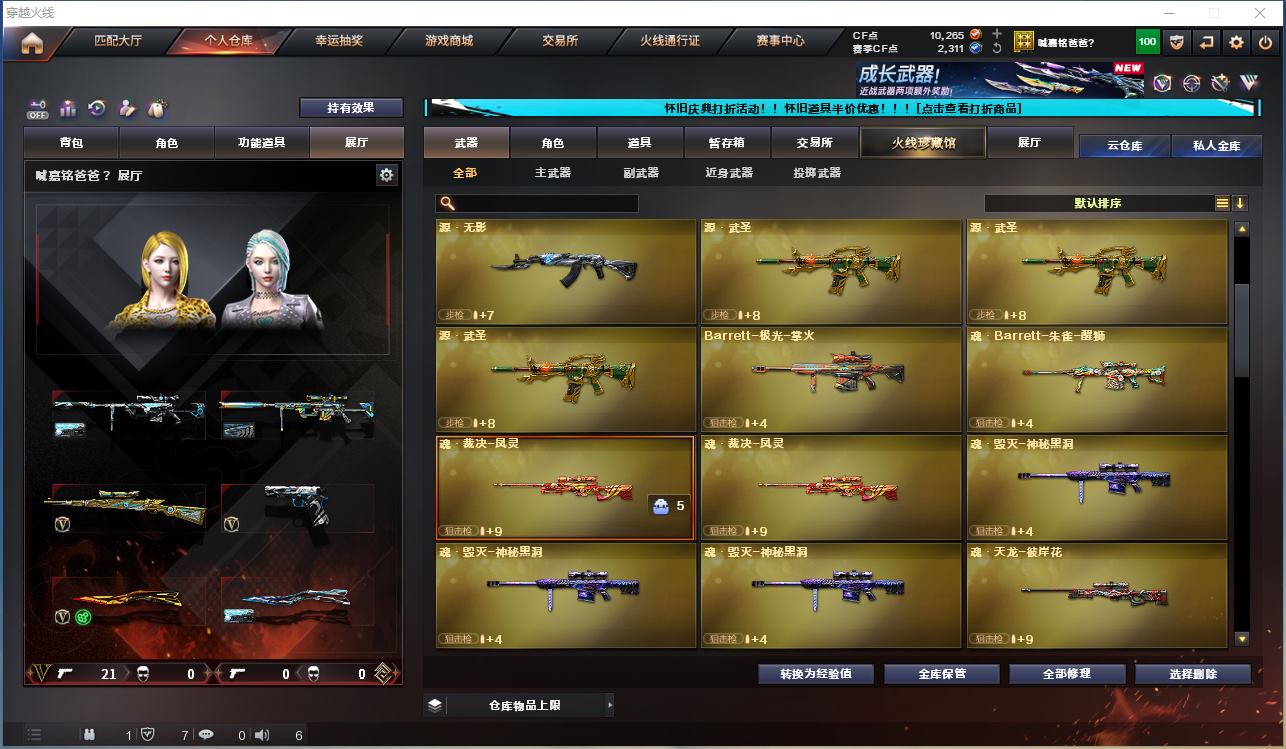Click the 全部修理 repair all button
Screen dimensions: 1286x749
[1066, 674]
